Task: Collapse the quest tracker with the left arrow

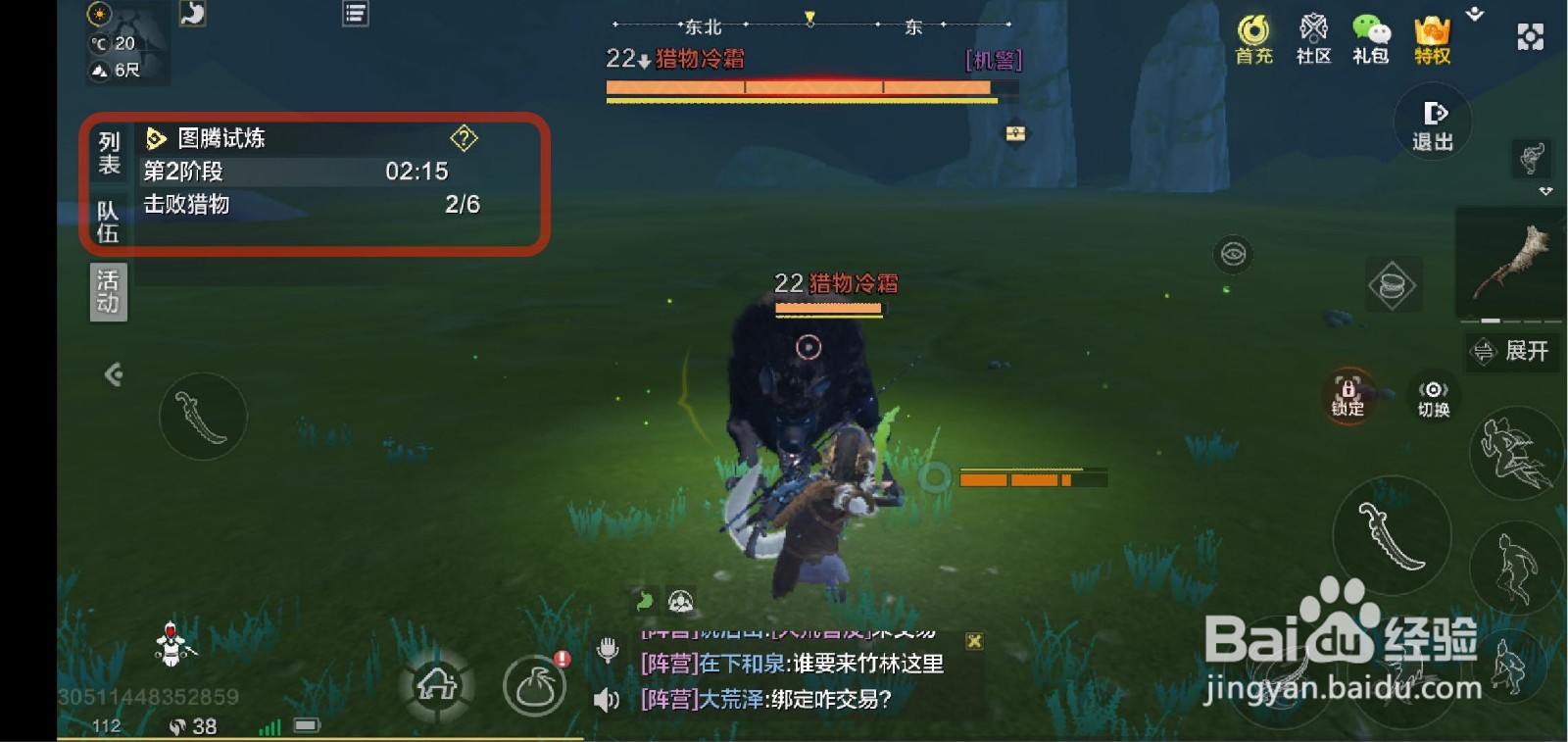Action: [x=117, y=375]
